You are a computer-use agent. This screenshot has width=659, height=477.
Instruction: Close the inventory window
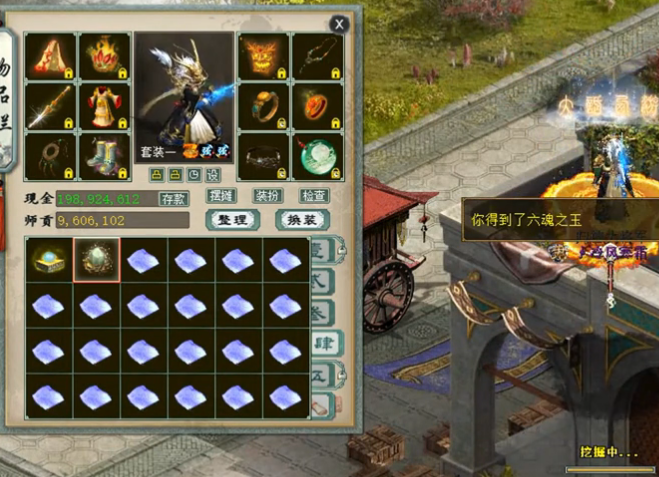click(x=340, y=23)
